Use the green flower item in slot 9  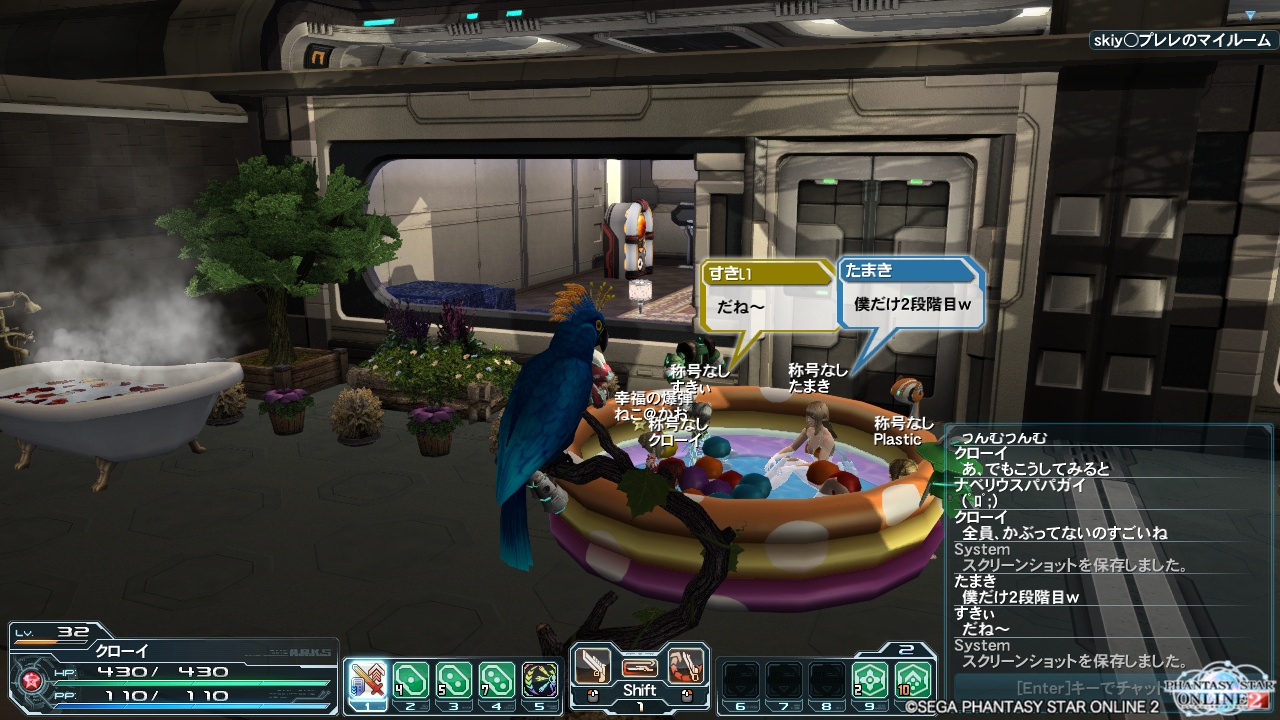coord(870,681)
